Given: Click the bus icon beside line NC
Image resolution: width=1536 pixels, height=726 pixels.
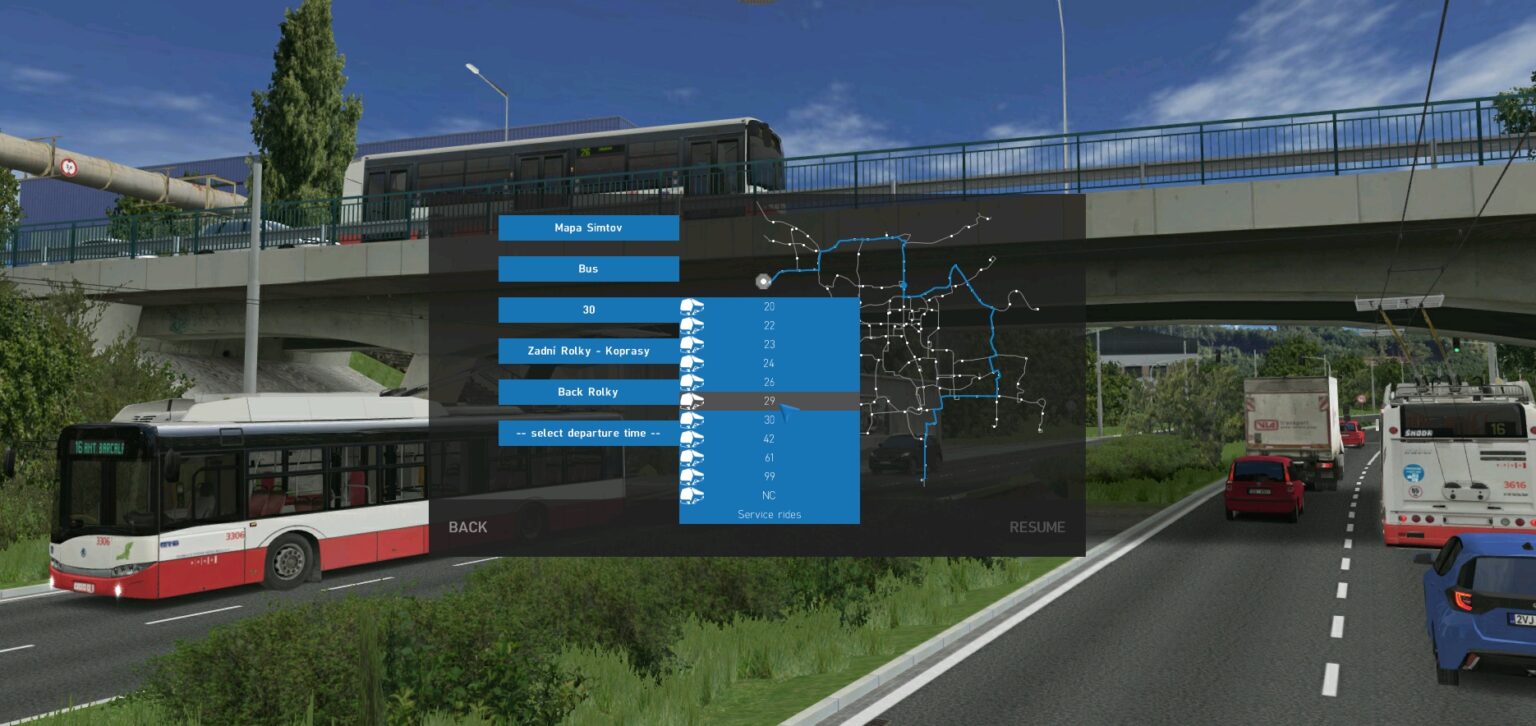Looking at the screenshot, I should [x=691, y=495].
